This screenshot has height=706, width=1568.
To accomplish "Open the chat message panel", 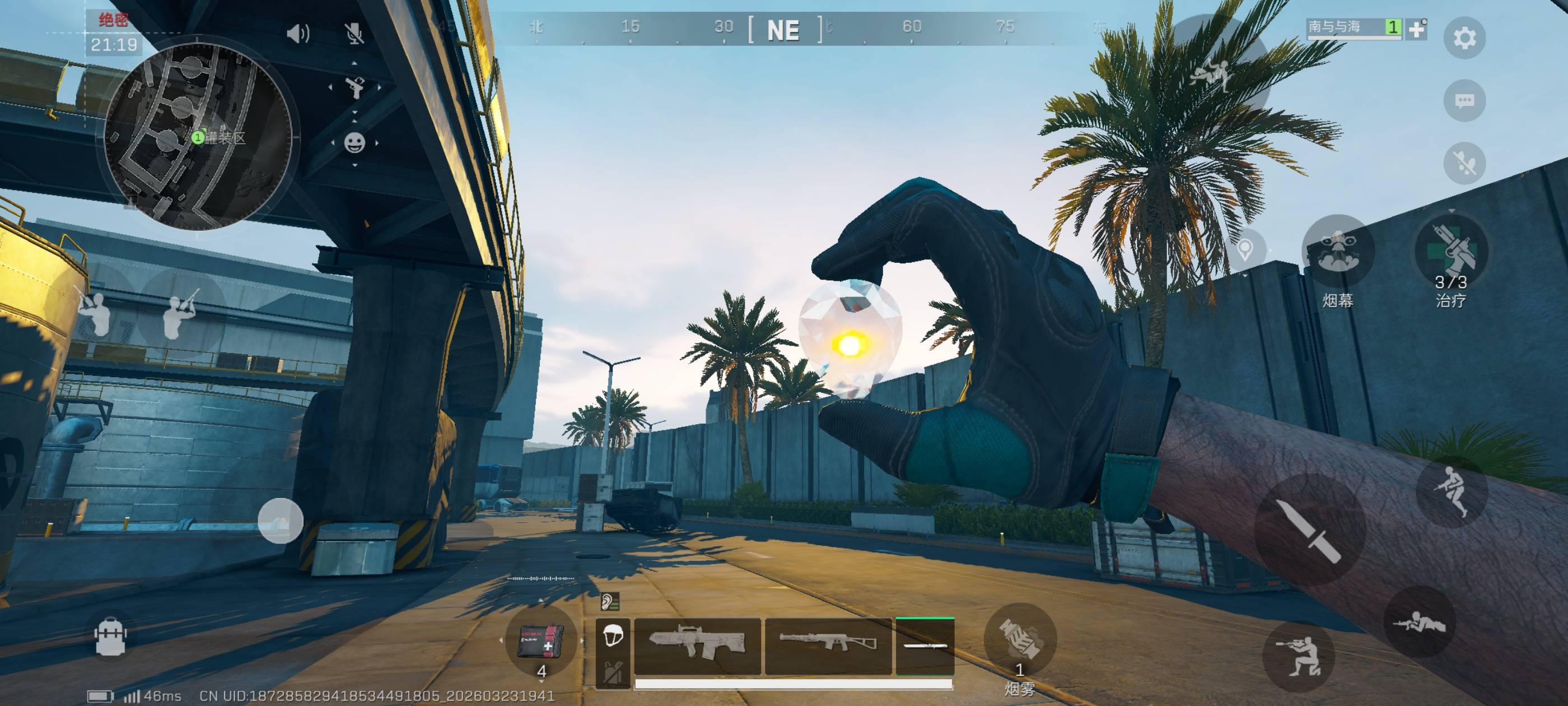I will pyautogui.click(x=1464, y=100).
